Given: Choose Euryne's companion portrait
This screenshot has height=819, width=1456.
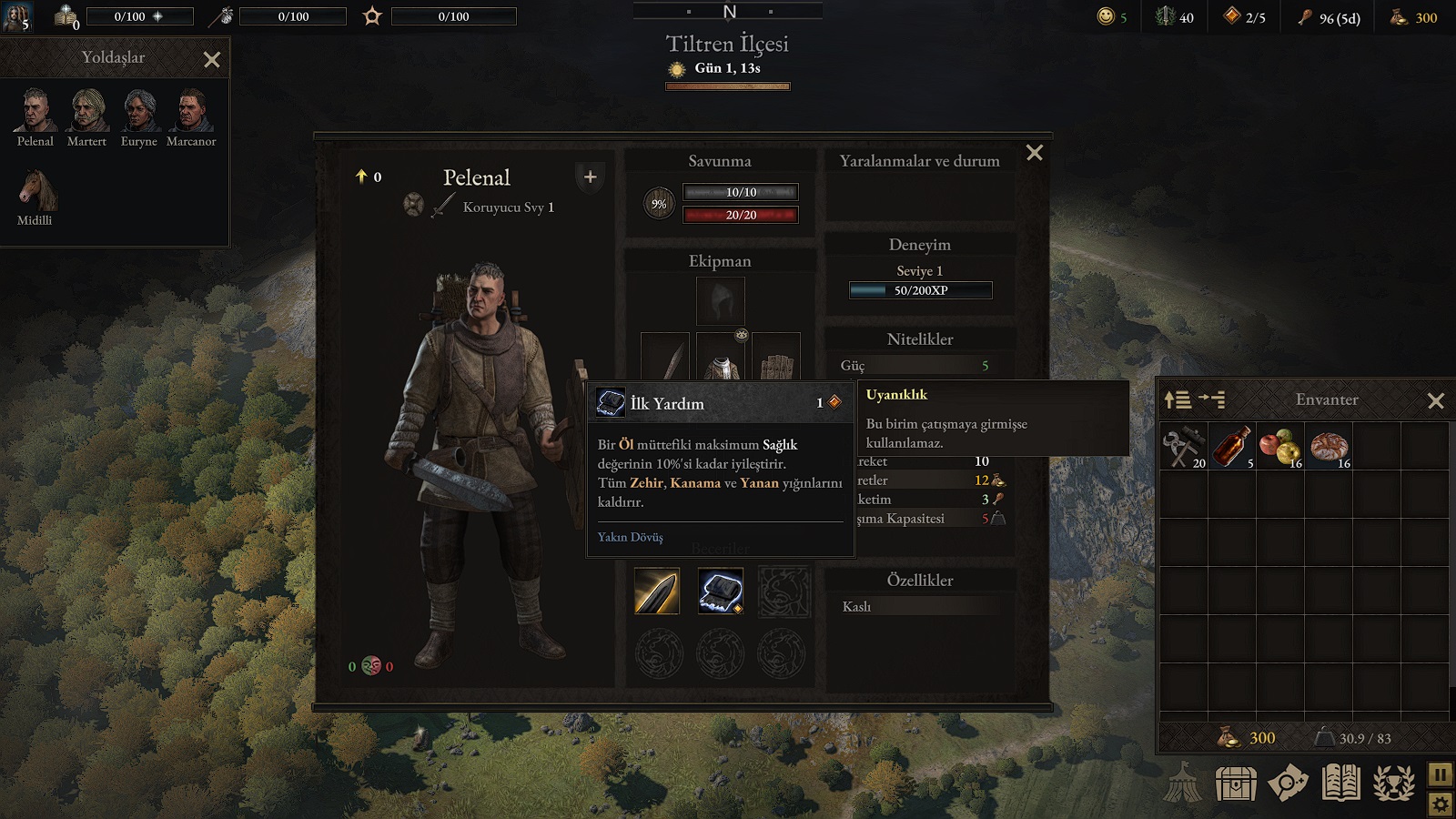Looking at the screenshot, I should (139, 111).
